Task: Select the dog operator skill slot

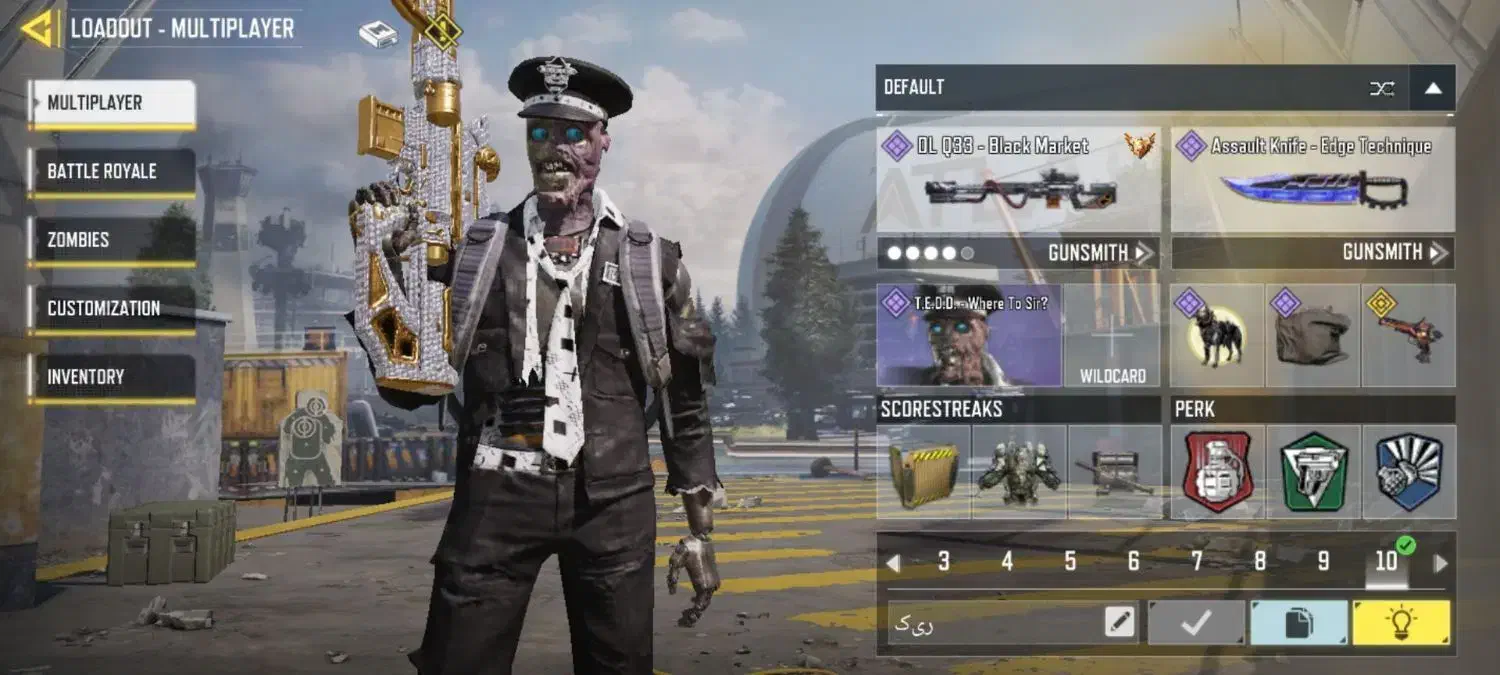Action: click(1216, 336)
